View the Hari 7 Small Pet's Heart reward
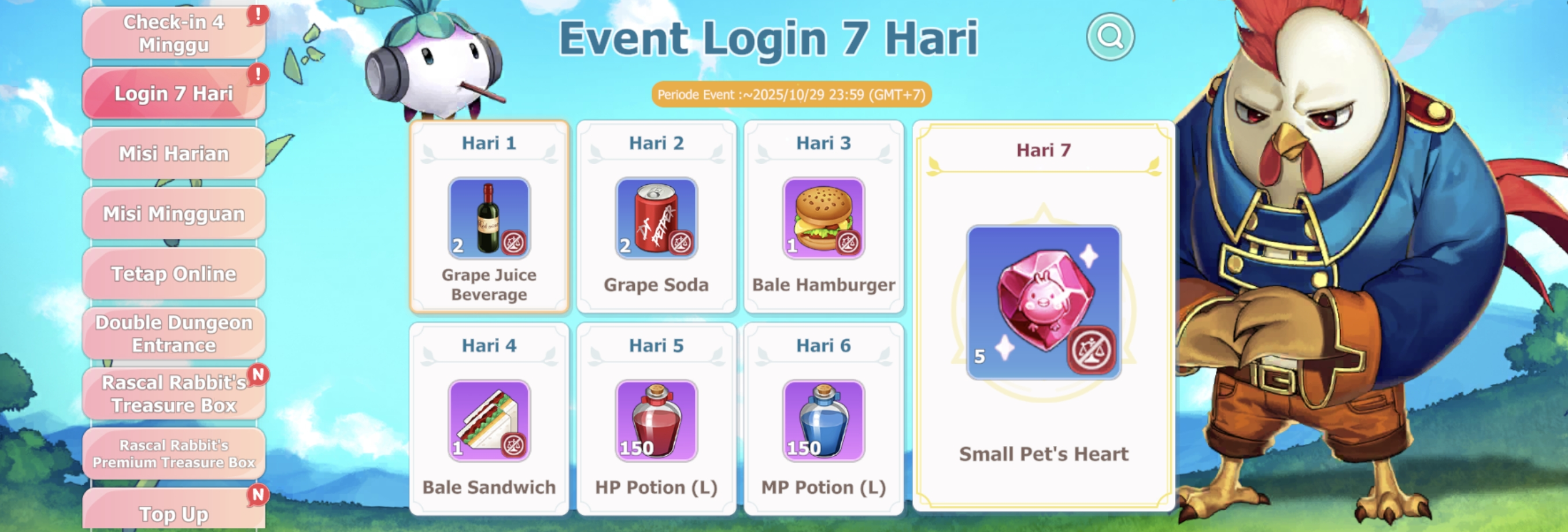Image resolution: width=1568 pixels, height=532 pixels. pyautogui.click(x=1043, y=303)
